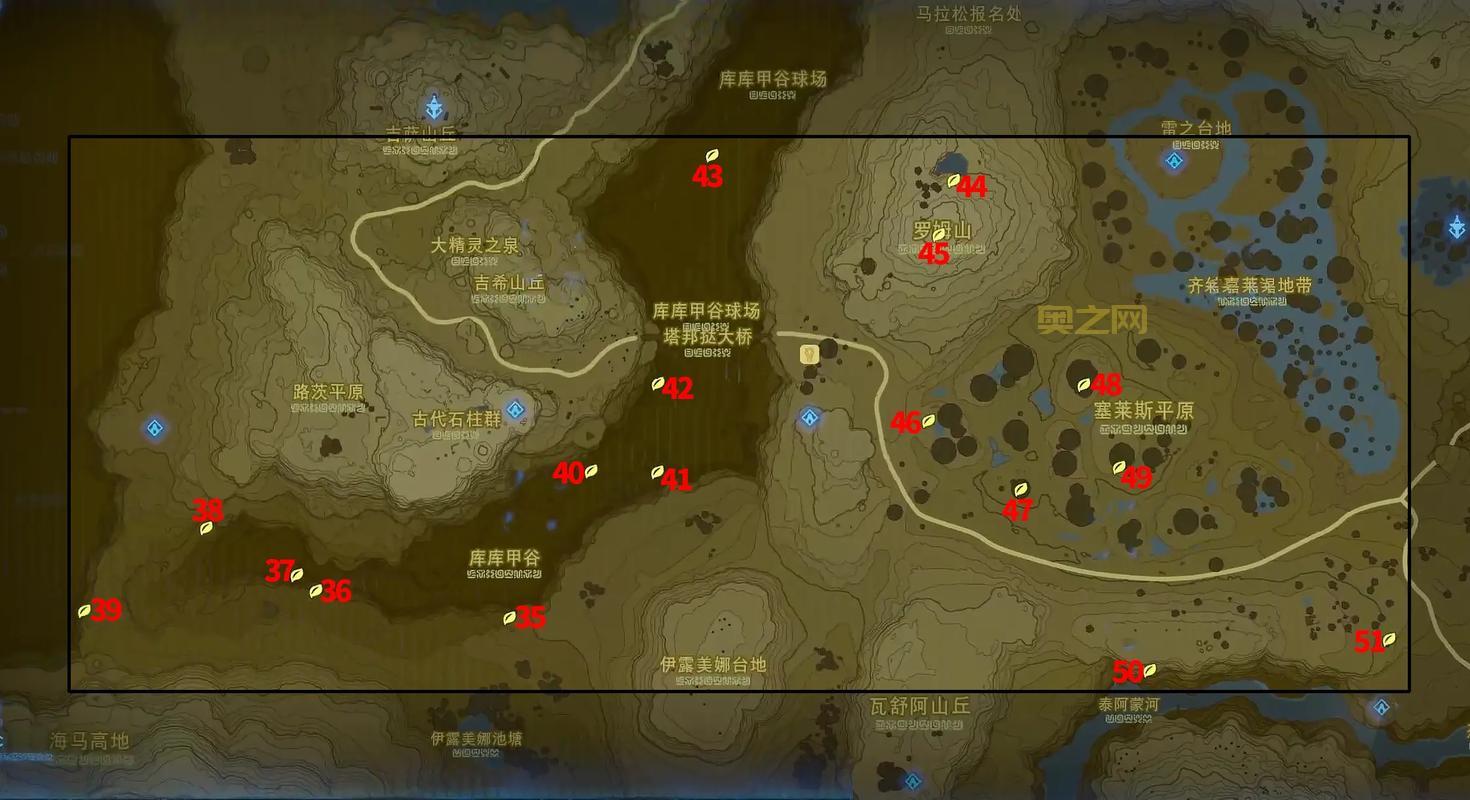Click the Korok seed leaf marker 43
1470x800 pixels.
712,157
